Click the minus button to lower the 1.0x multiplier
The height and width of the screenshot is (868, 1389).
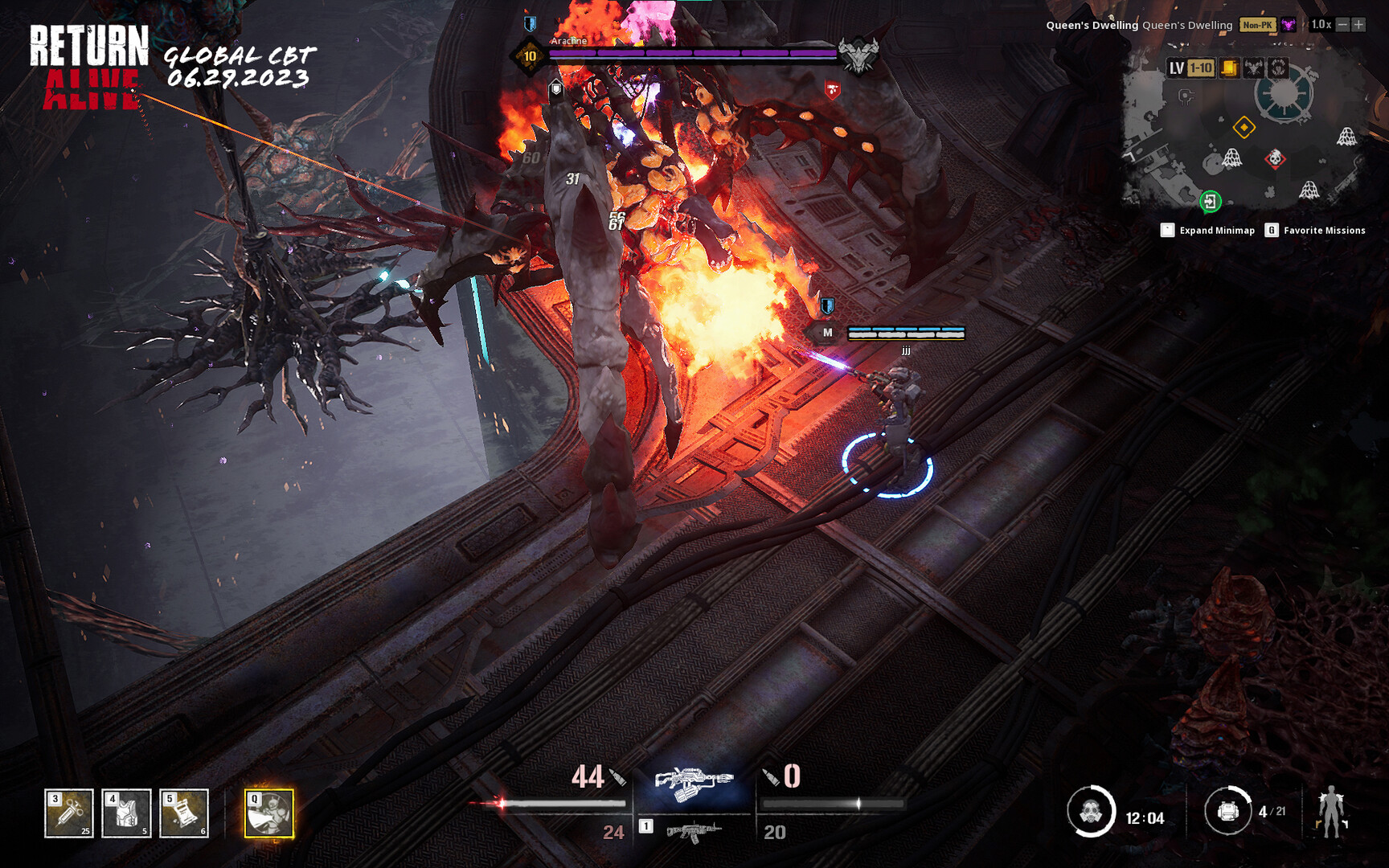click(x=1342, y=25)
